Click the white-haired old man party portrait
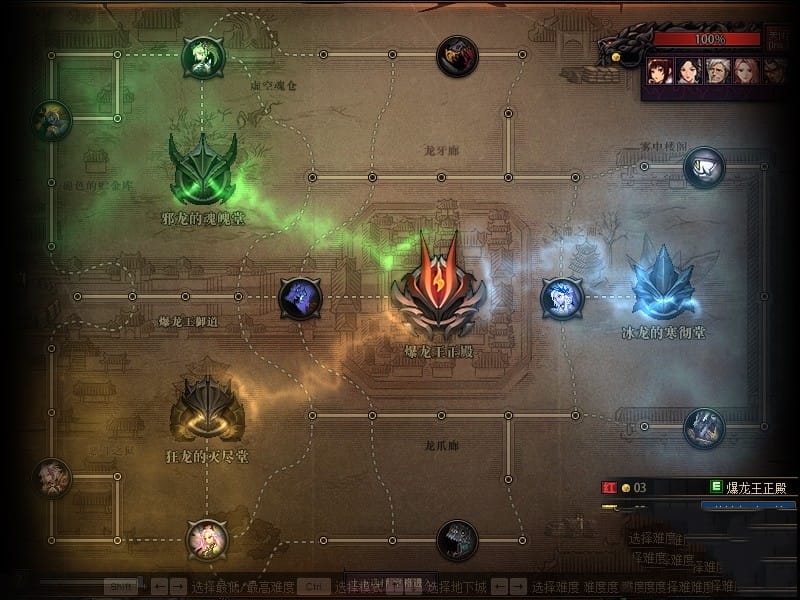The image size is (800, 600). point(717,71)
